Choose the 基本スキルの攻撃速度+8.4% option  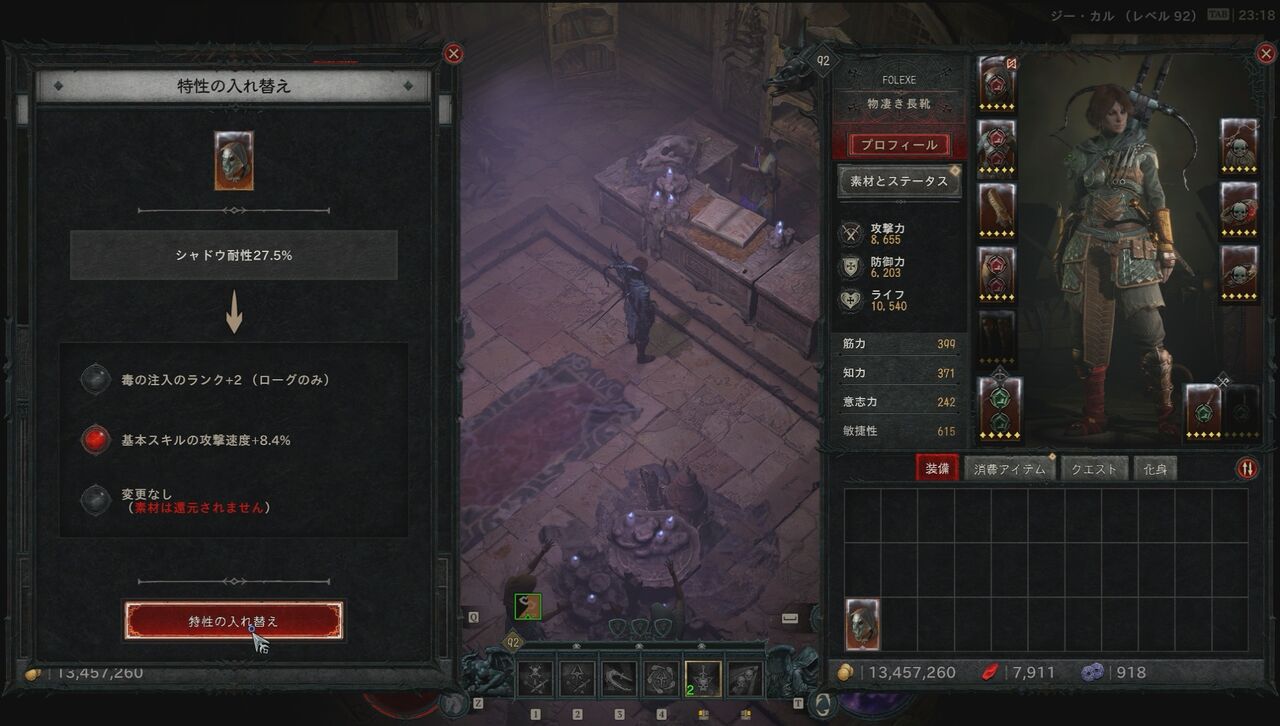96,440
